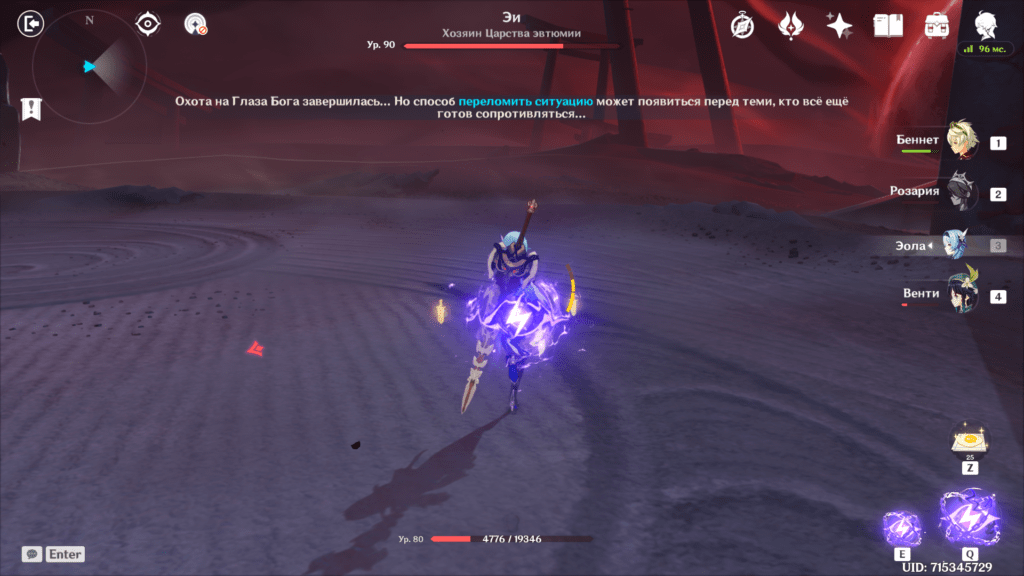
Task: Open the character profile menu icon
Action: pos(985,24)
